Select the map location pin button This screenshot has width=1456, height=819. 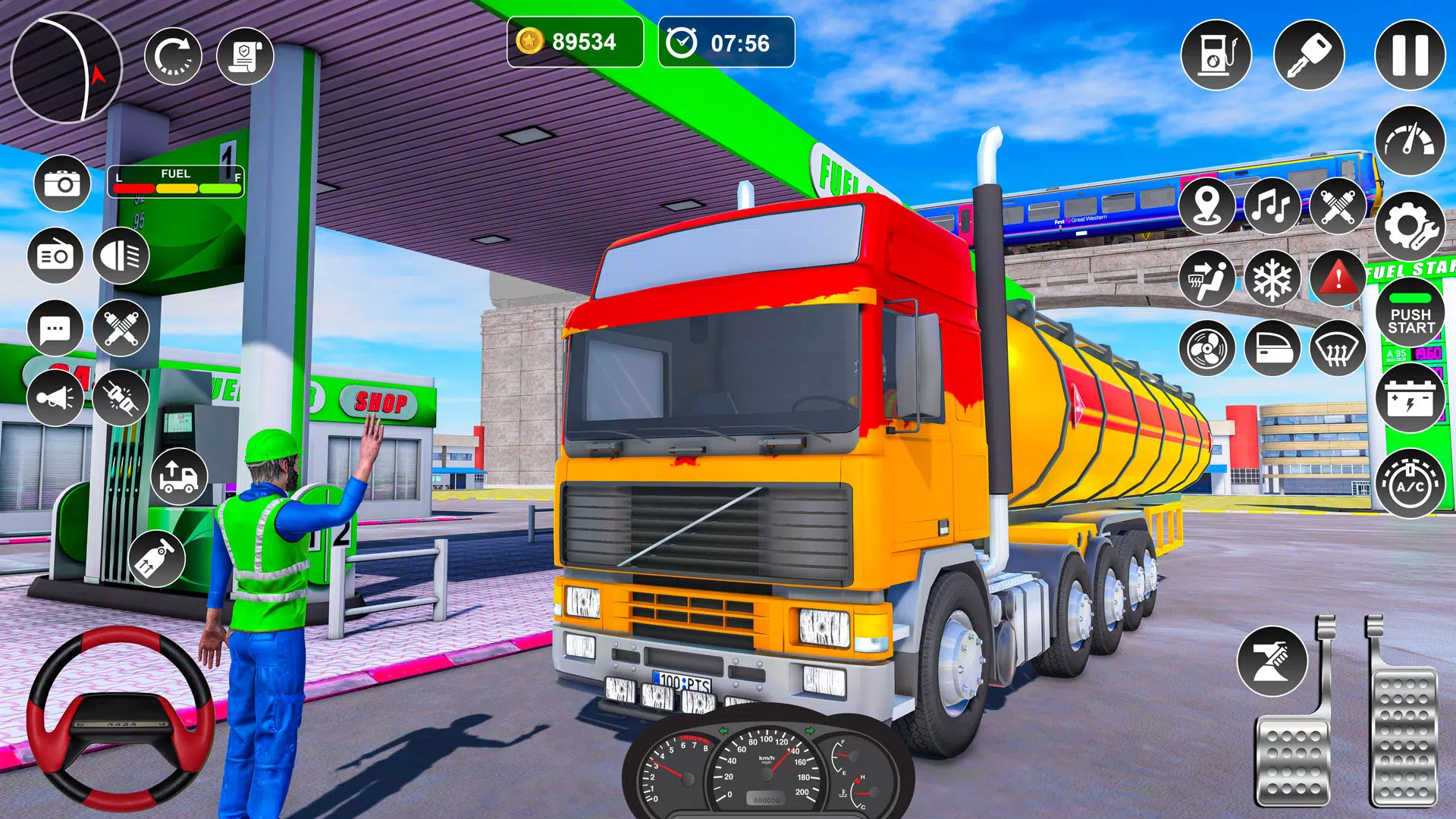pyautogui.click(x=1207, y=205)
